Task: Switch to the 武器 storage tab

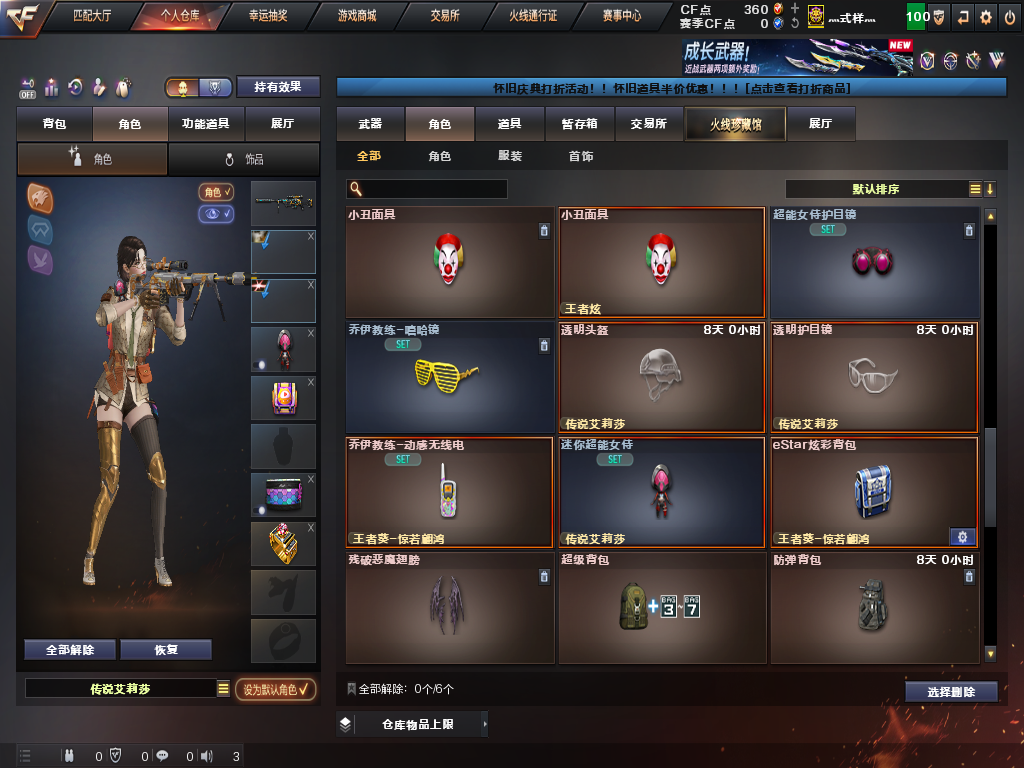Action: click(370, 124)
